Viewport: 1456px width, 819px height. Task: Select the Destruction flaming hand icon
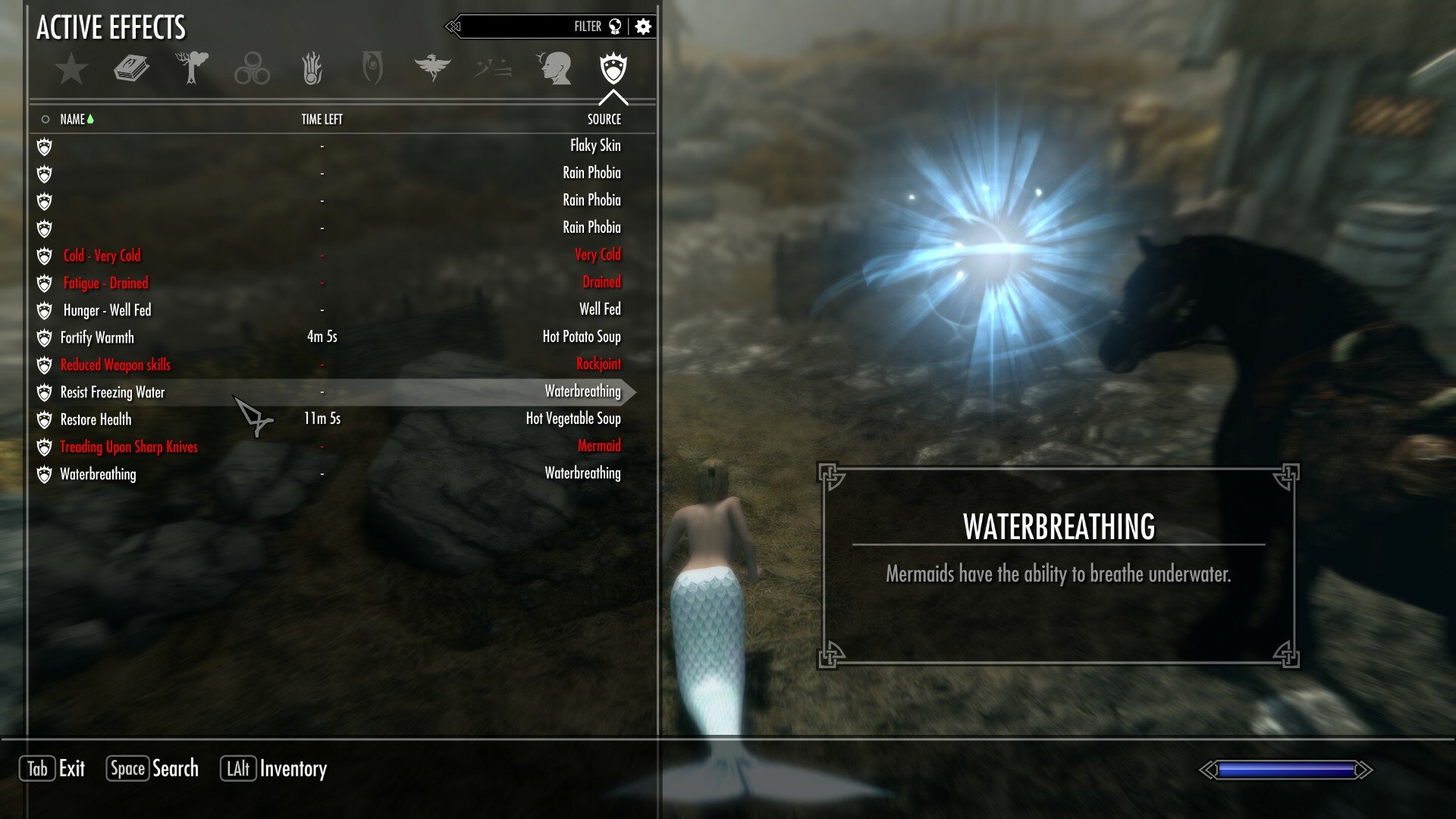[312, 68]
